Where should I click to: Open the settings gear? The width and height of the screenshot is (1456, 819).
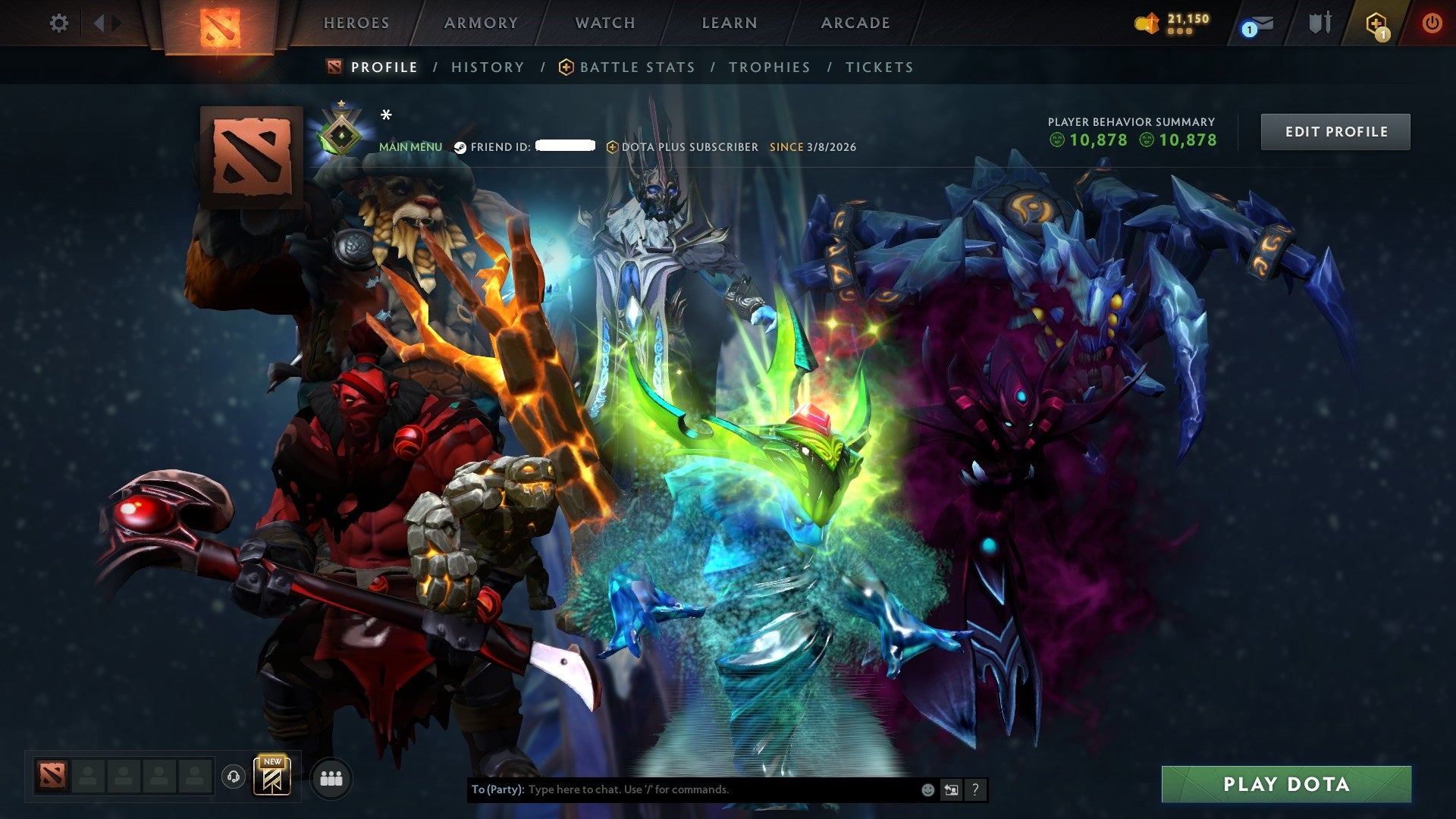58,23
